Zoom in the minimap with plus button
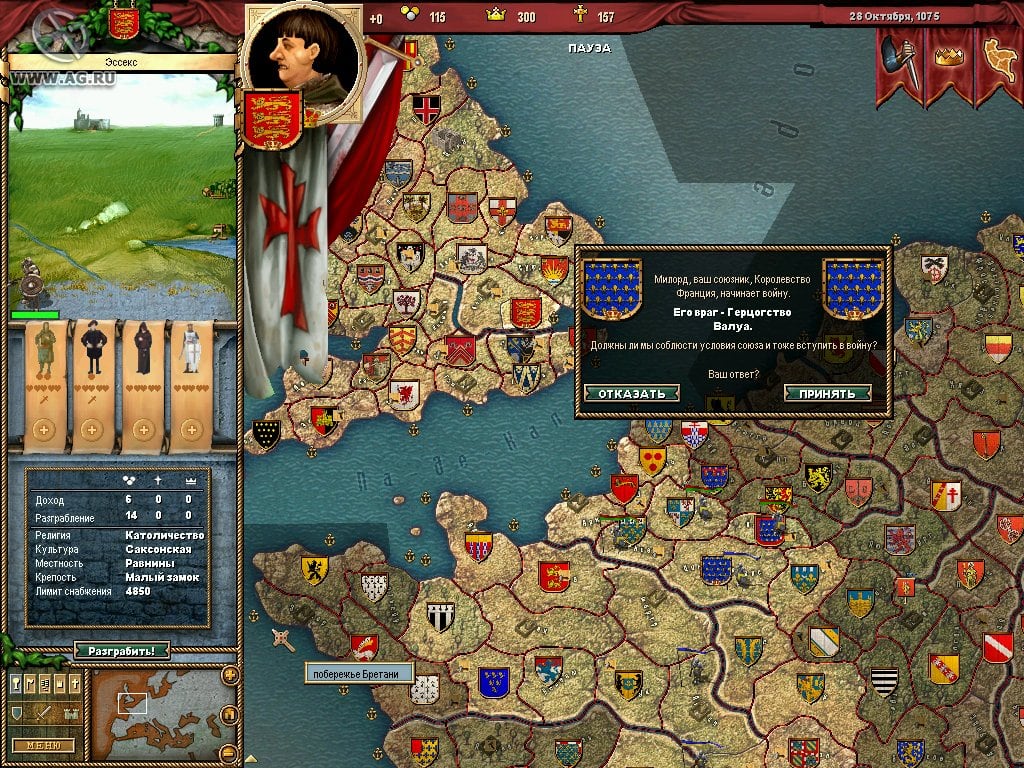 [x=230, y=675]
